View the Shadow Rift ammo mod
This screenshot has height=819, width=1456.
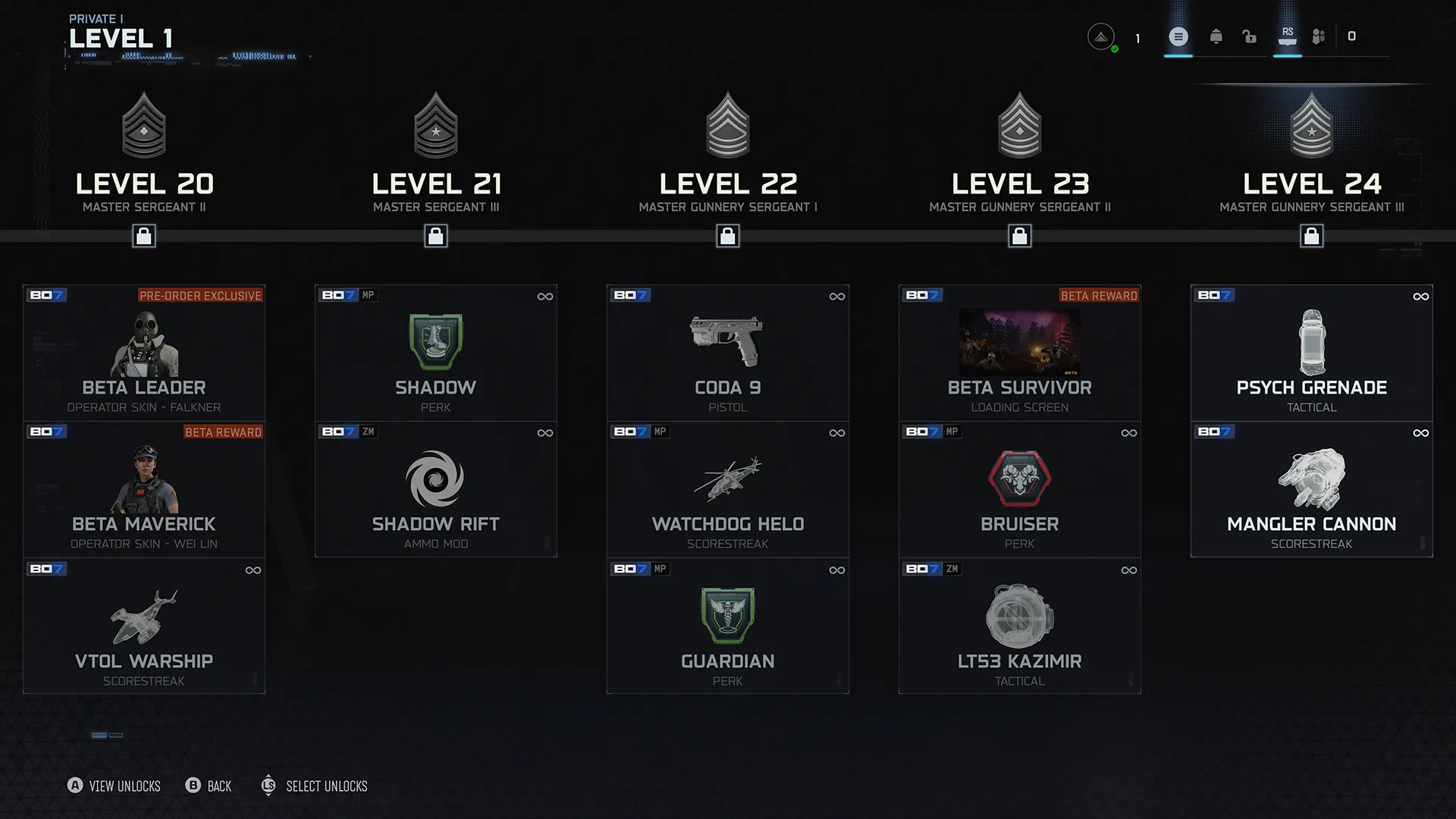[436, 489]
